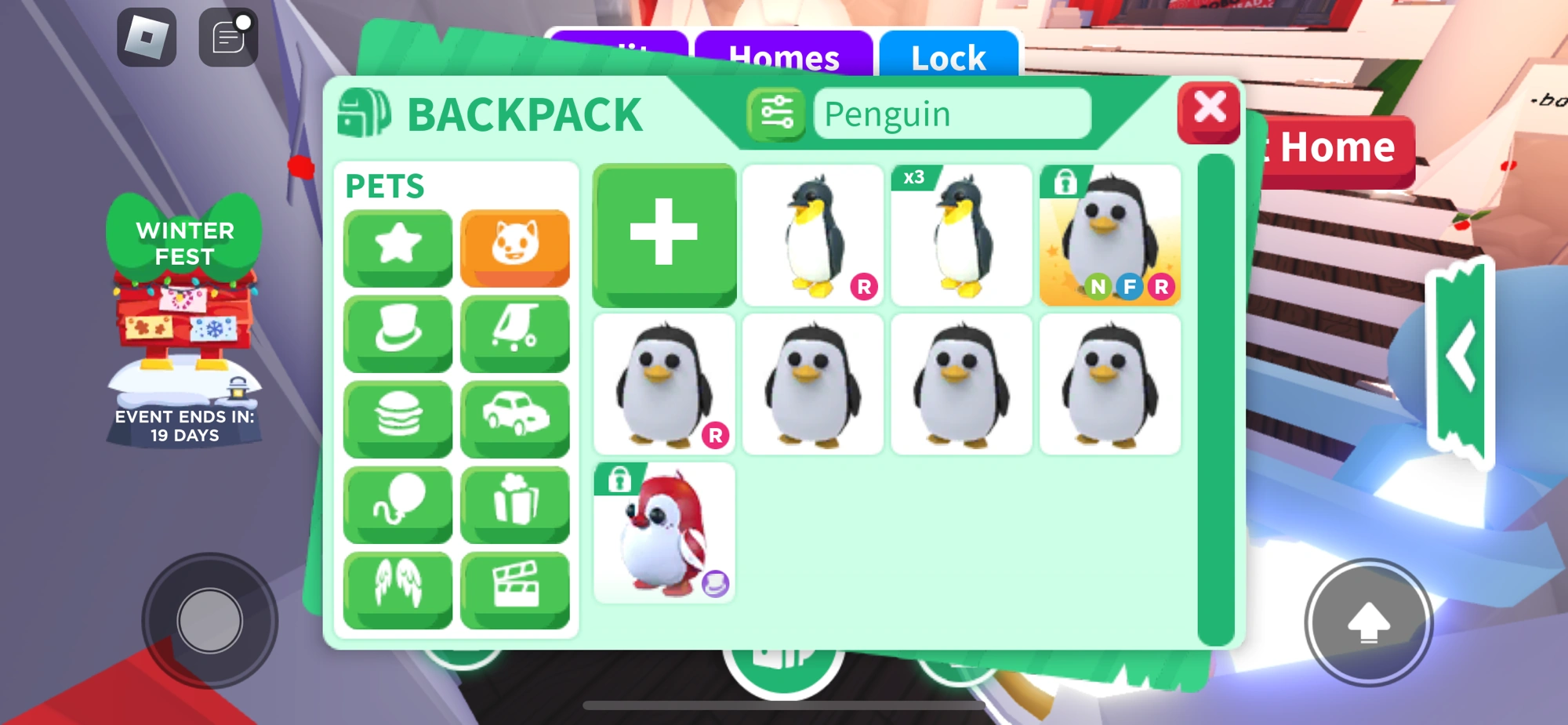This screenshot has width=1568, height=725.
Task: Open the cat pets category filter
Action: pos(516,248)
